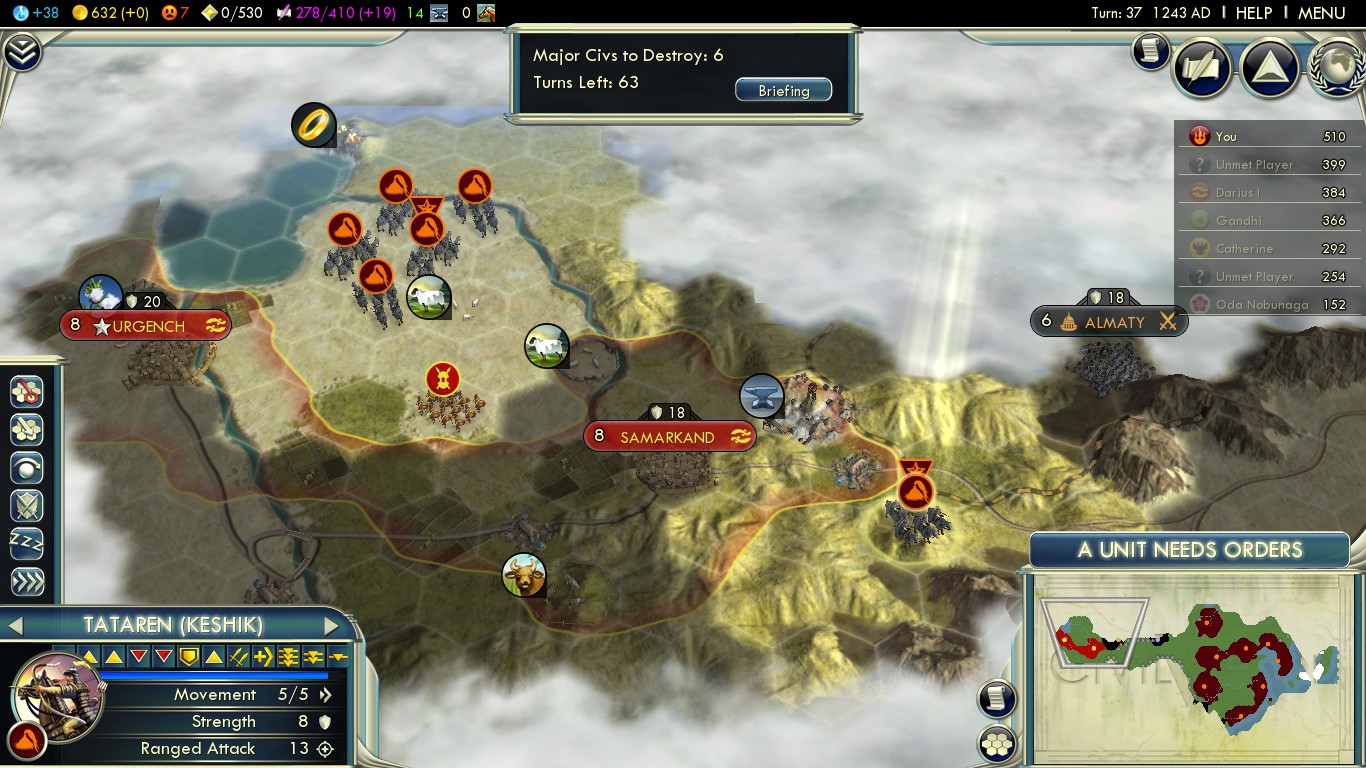Toggle the hex-grid map options button

[x=998, y=744]
